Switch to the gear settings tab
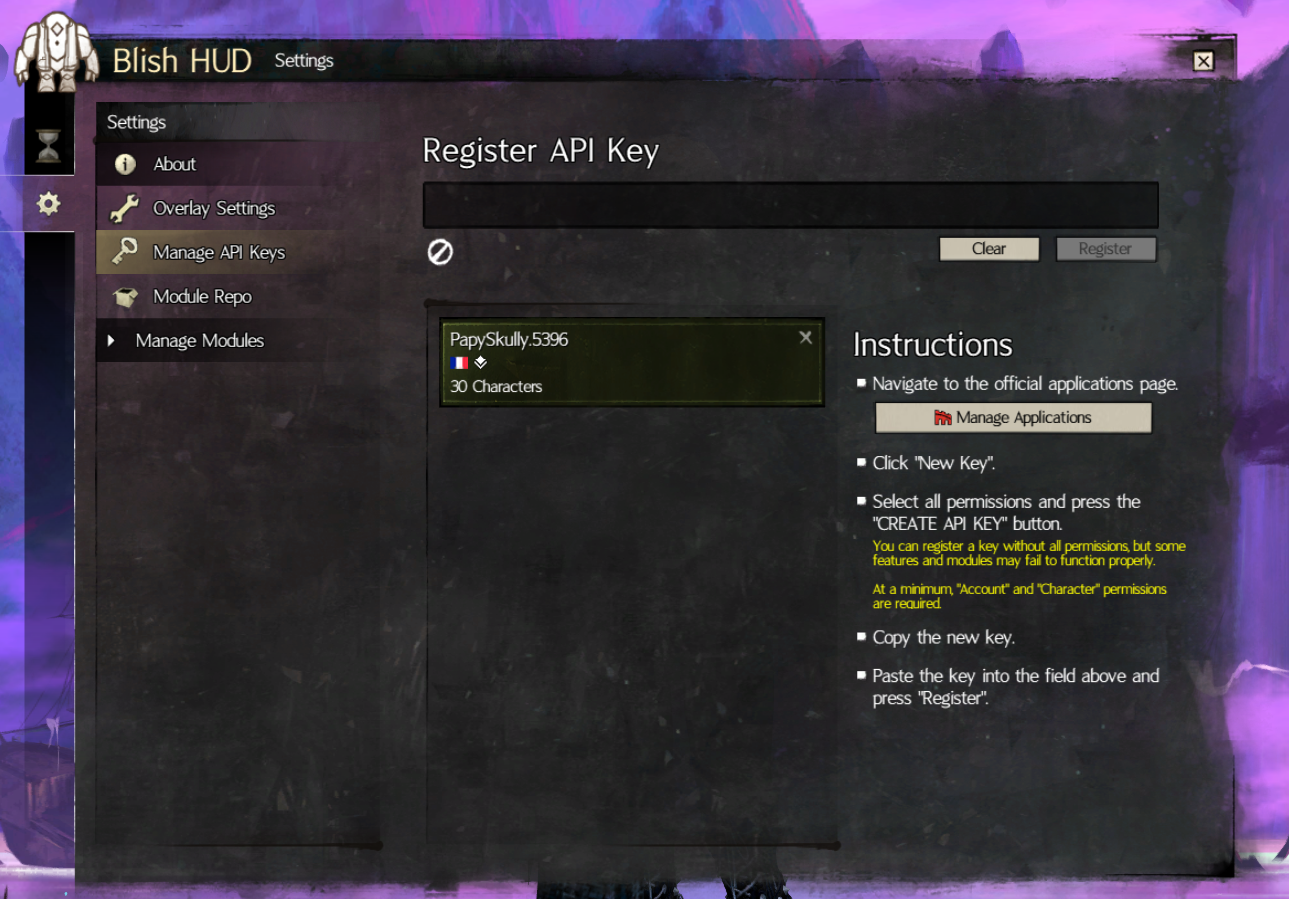 (48, 204)
